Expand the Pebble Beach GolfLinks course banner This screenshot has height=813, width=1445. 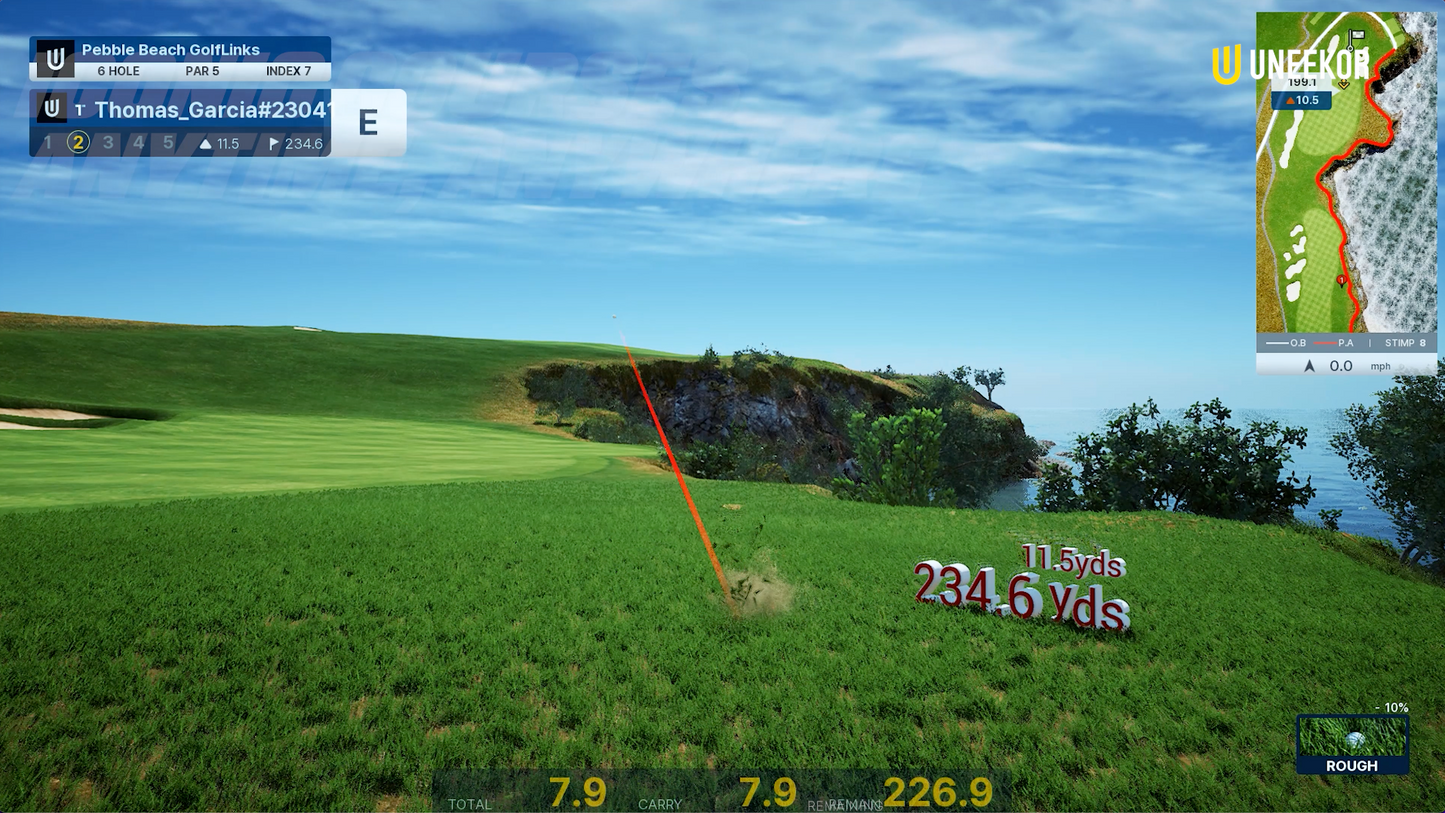click(x=170, y=49)
